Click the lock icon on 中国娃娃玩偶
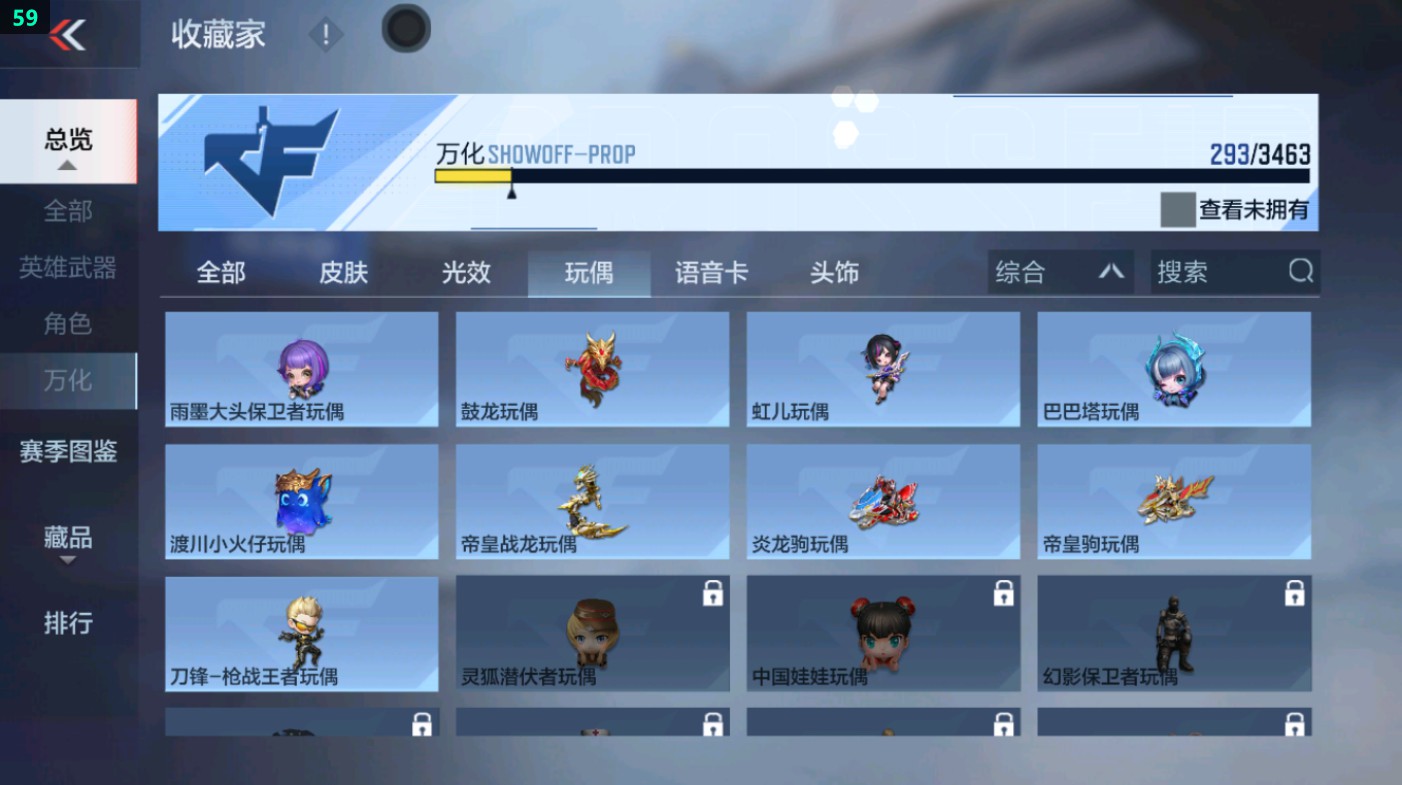 [1003, 593]
